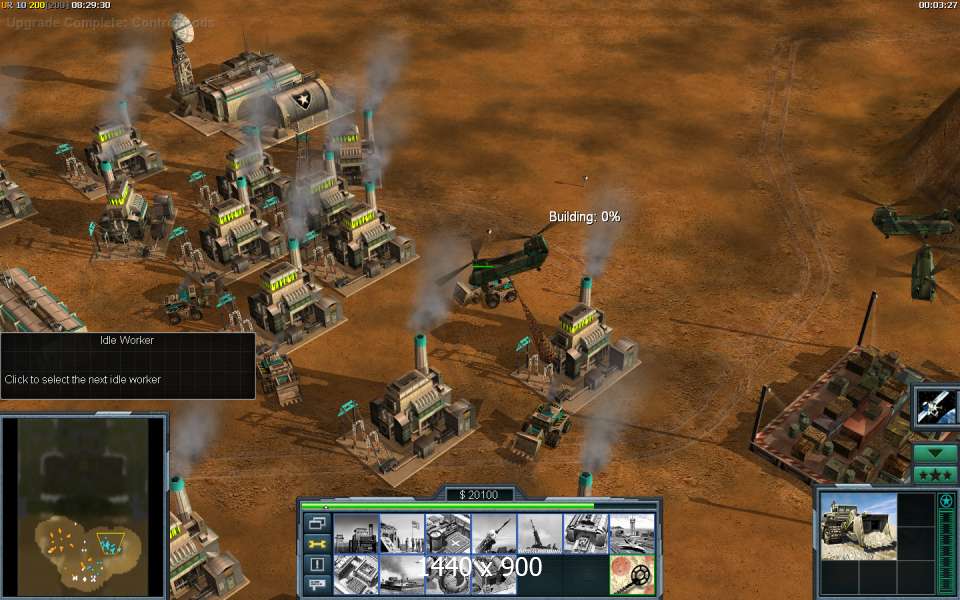Activate the mine detector icon
This screenshot has height=600, width=960.
coord(632,574)
